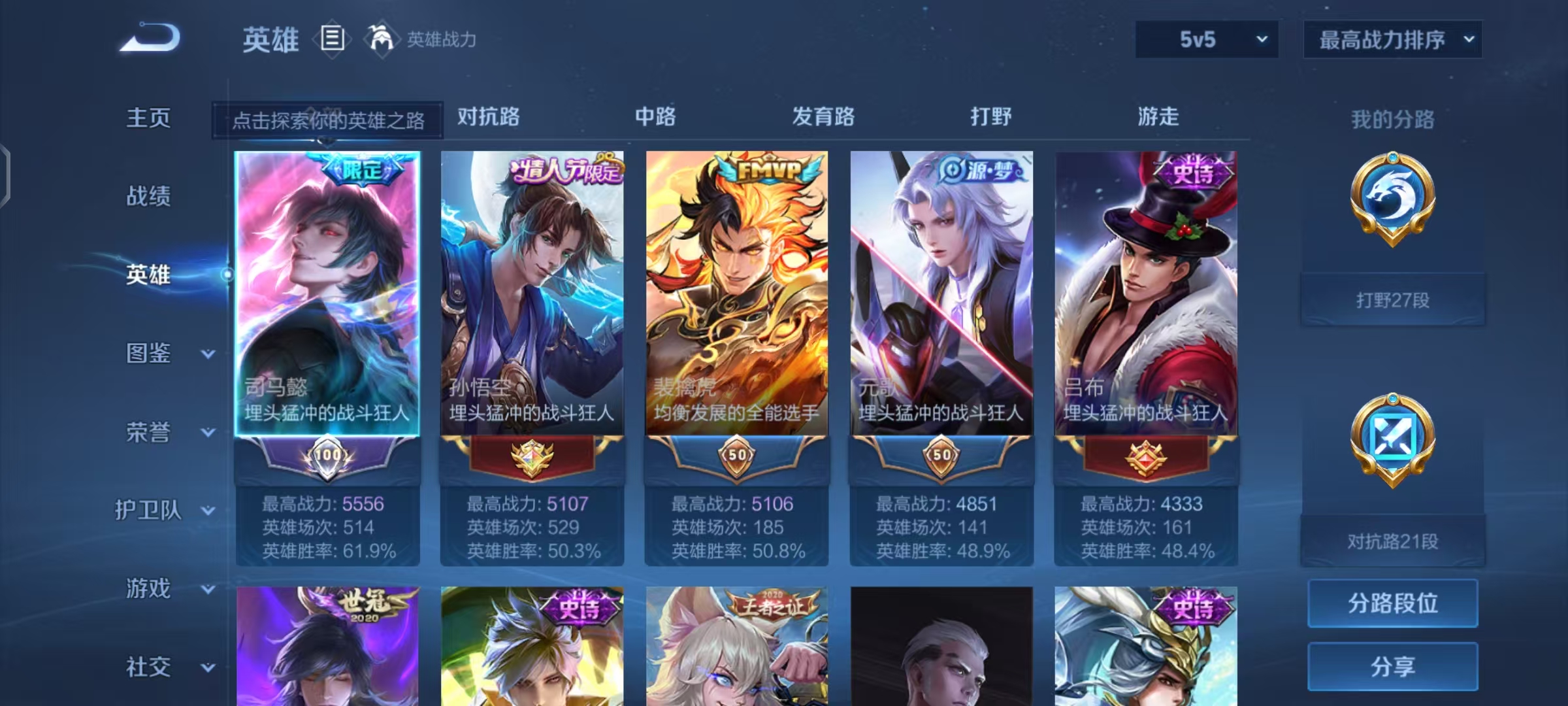The width and height of the screenshot is (1568, 706).
Task: Open the 最高战力排序 sorting dropdown
Action: (1393, 39)
